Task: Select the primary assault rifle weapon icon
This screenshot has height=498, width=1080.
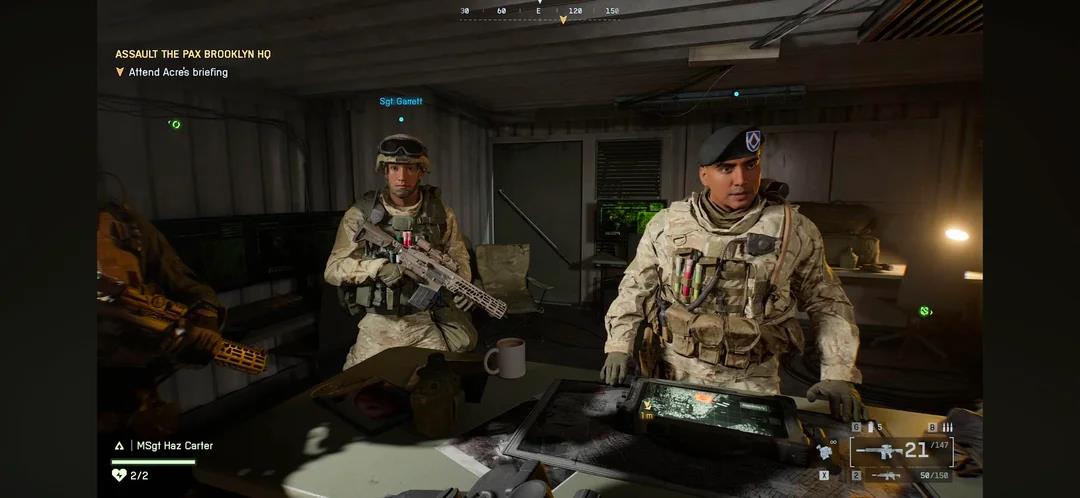Action: 878,452
